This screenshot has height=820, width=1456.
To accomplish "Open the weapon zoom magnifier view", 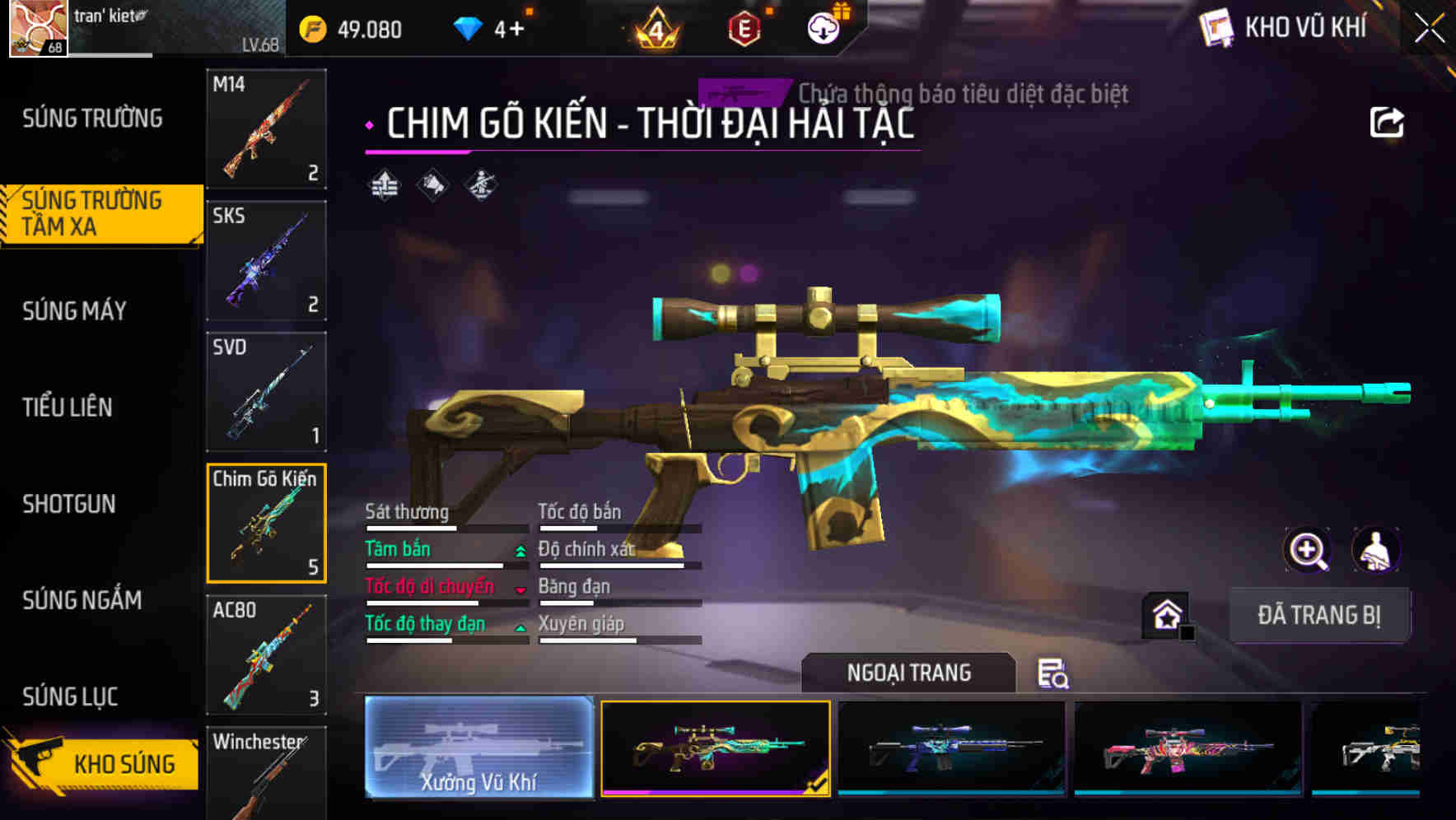I will point(1308,550).
